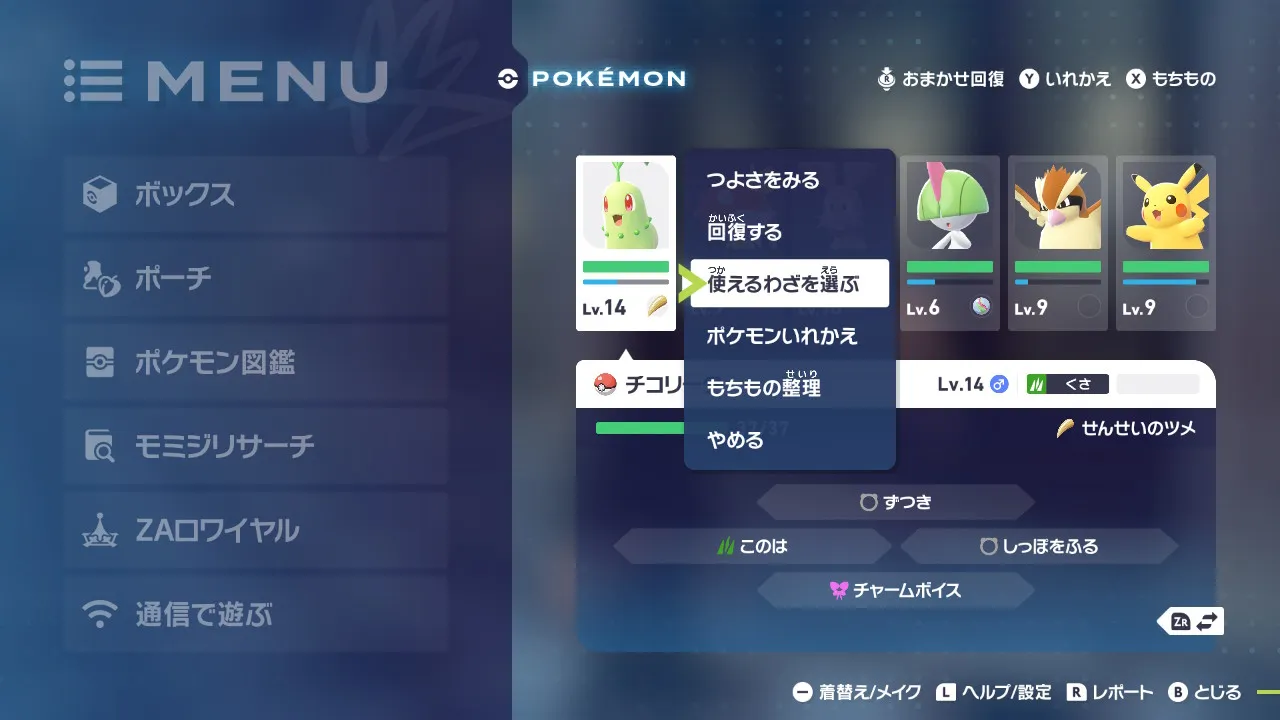
Task: Select the Chikorita party slot
Action: (x=626, y=243)
